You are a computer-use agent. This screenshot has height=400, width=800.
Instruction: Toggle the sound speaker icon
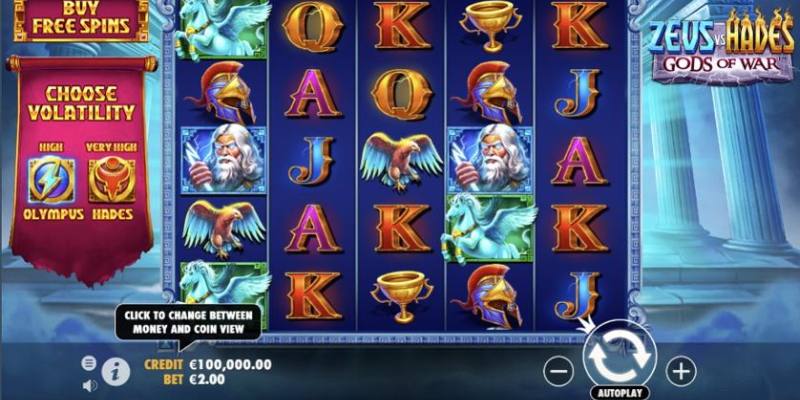89,384
